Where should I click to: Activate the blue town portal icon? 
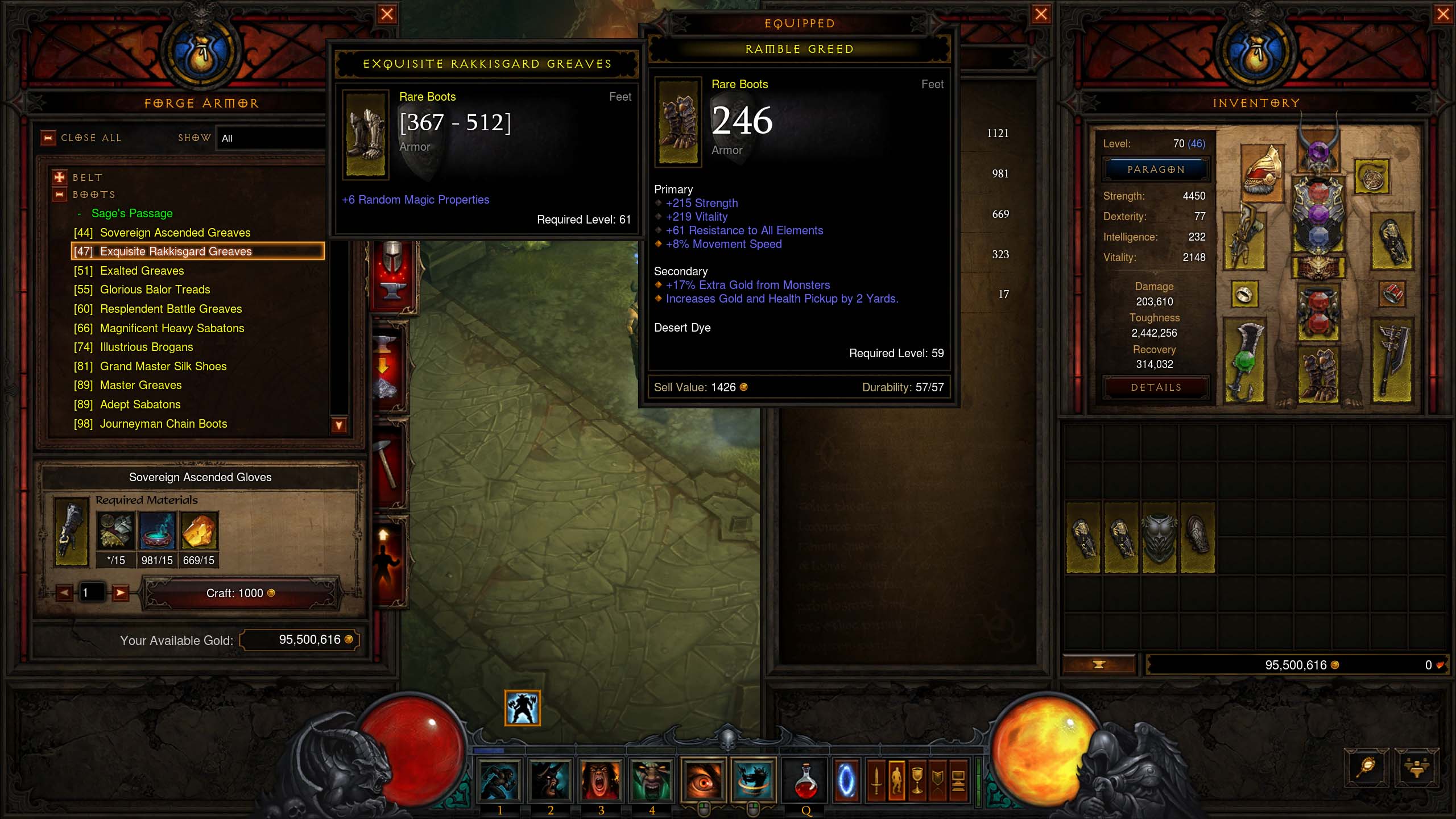pos(846,780)
